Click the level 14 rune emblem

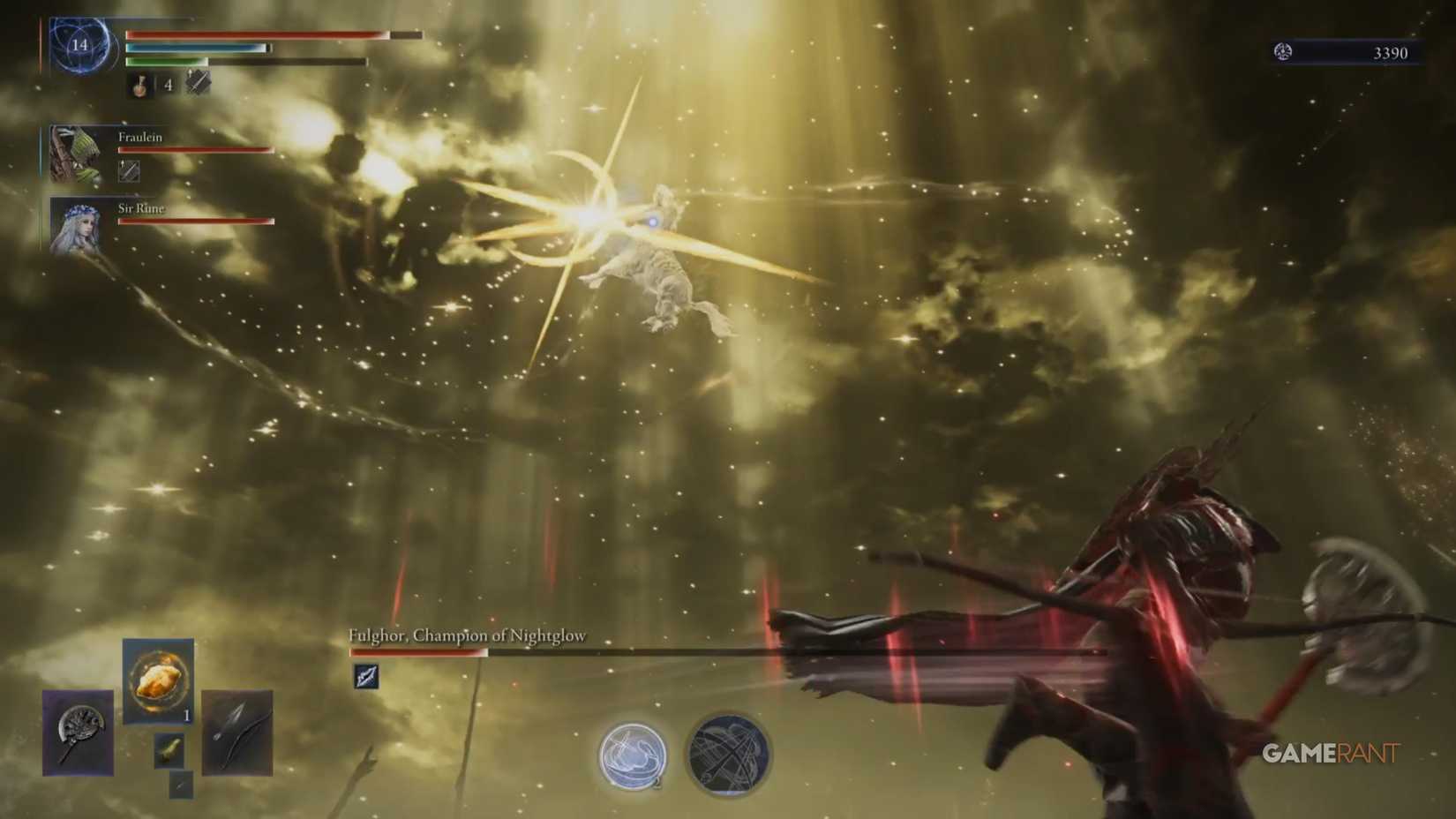79,49
